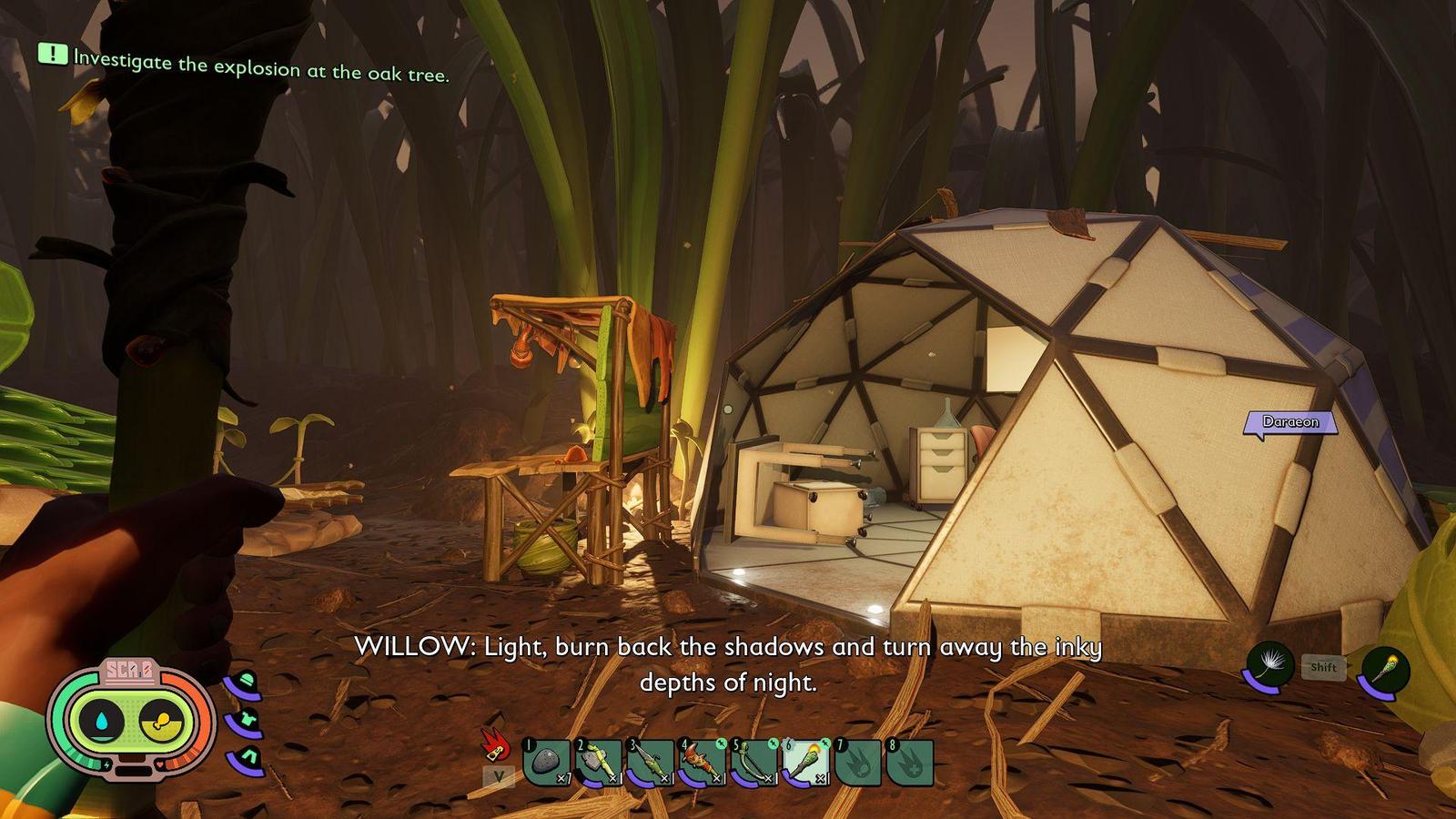Select the green spear in hotbar slot 3
The image size is (1456, 819).
(650, 762)
